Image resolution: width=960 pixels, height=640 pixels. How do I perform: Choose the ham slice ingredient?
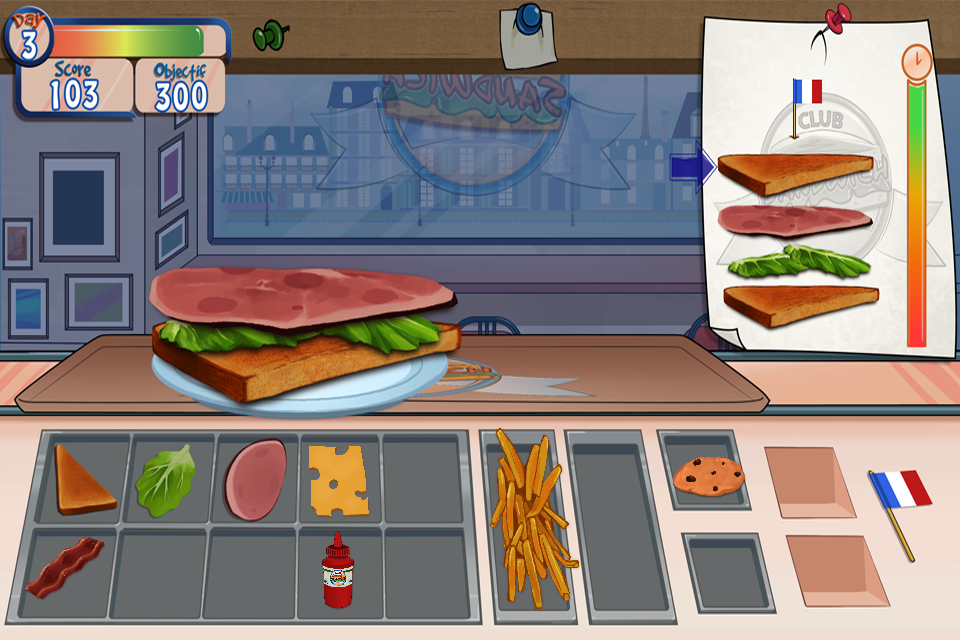pyautogui.click(x=256, y=480)
